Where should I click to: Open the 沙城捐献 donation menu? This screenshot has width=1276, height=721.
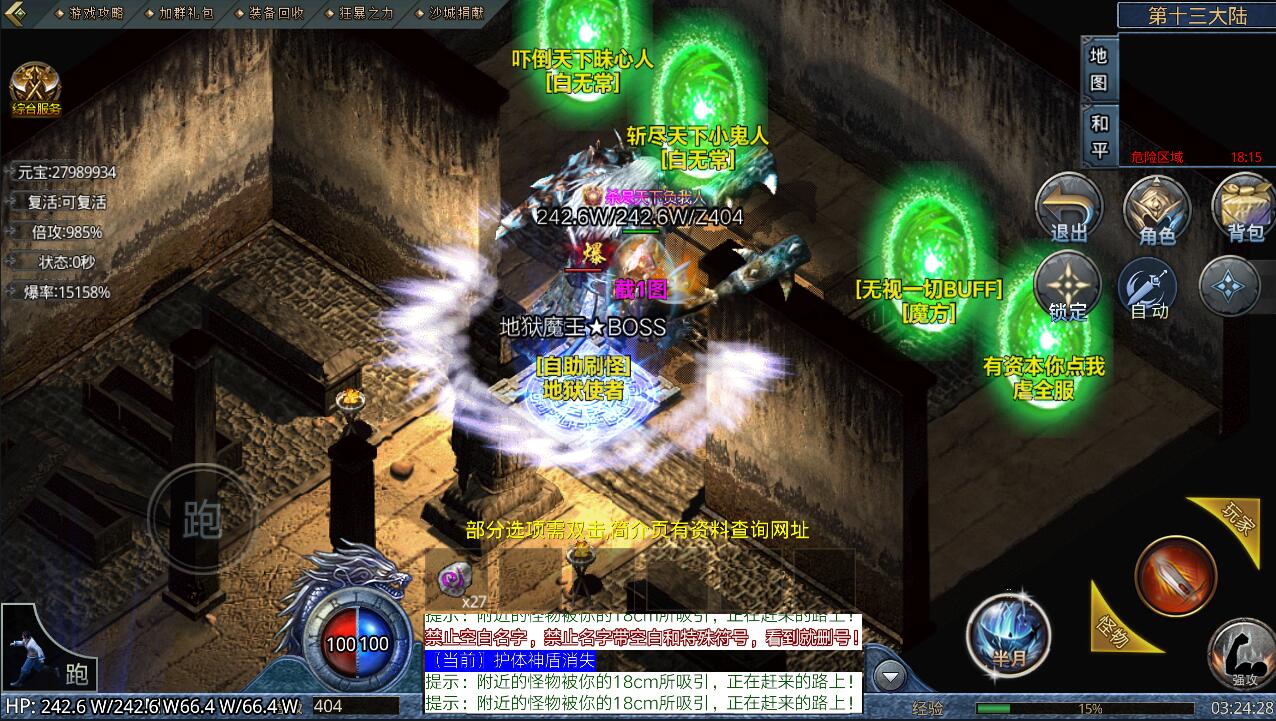pos(456,13)
